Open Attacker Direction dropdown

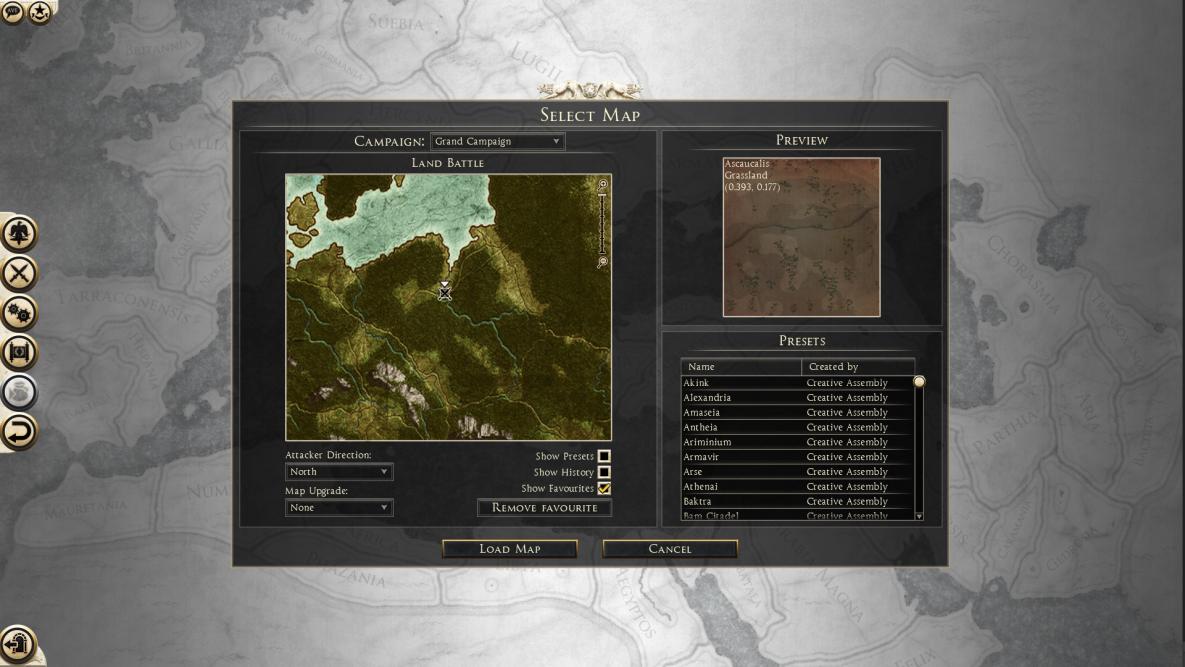point(339,472)
